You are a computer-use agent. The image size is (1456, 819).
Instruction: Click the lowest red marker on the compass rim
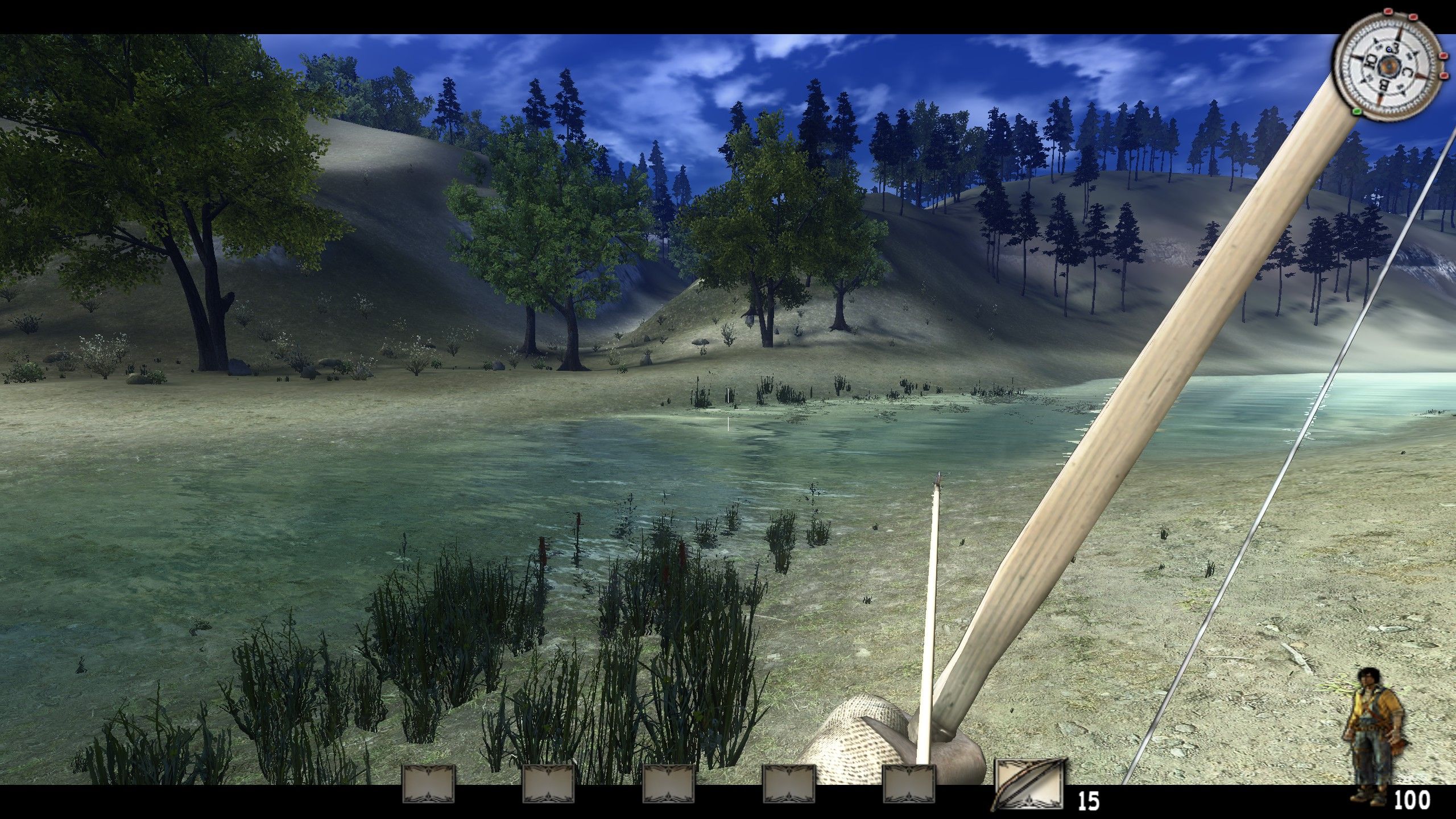click(x=1443, y=75)
